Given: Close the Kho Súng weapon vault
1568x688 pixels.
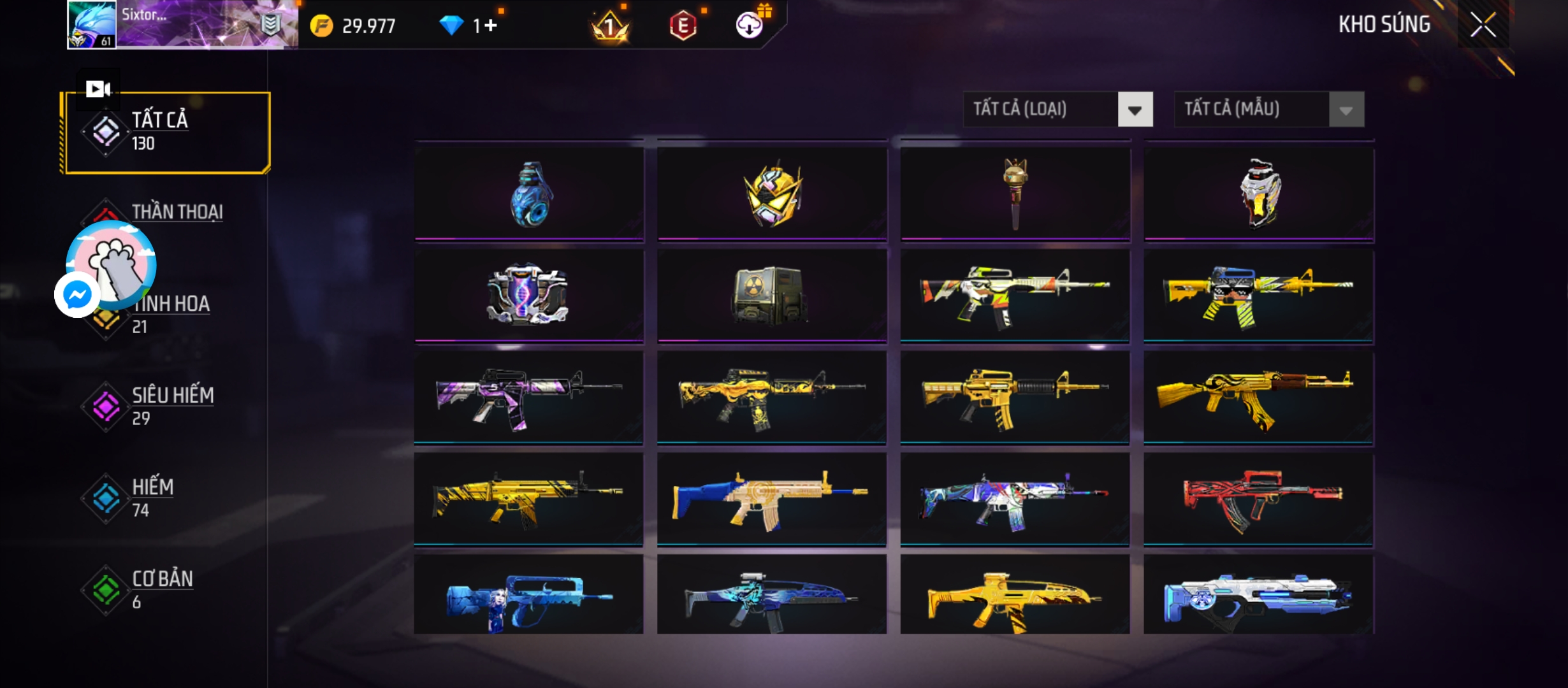Looking at the screenshot, I should click(x=1483, y=25).
